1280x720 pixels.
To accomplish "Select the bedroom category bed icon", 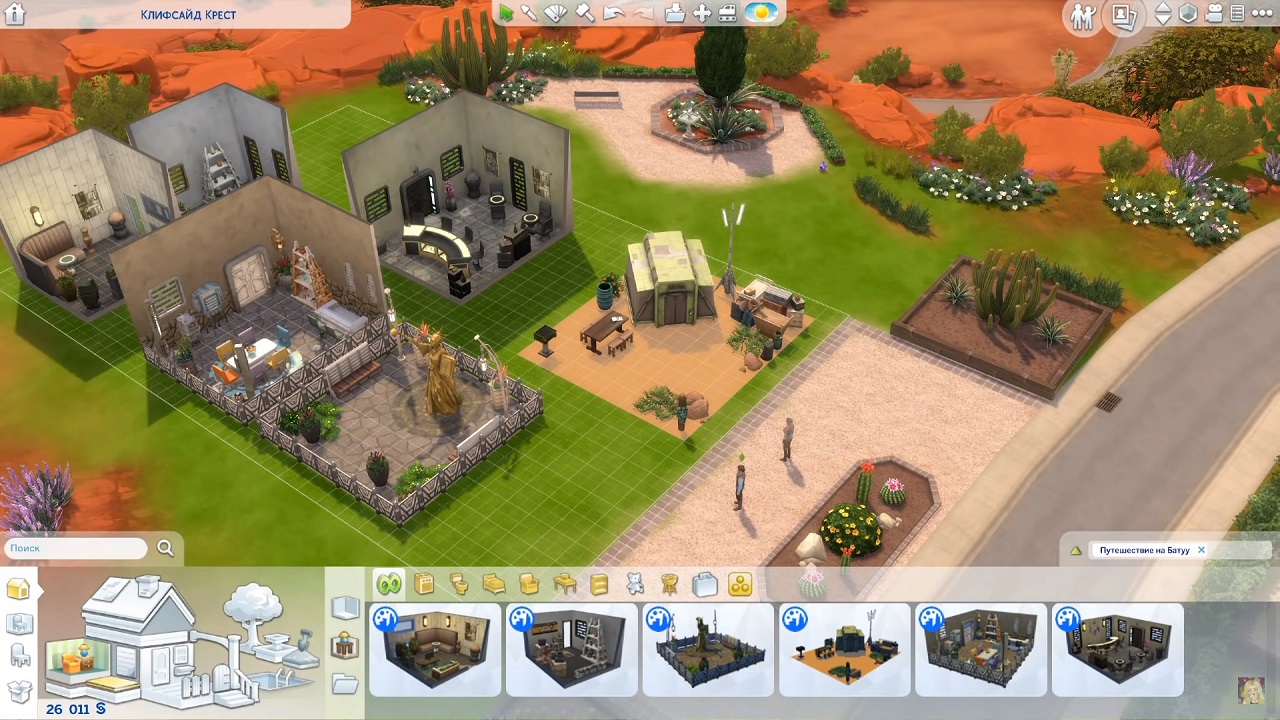I will (x=494, y=584).
